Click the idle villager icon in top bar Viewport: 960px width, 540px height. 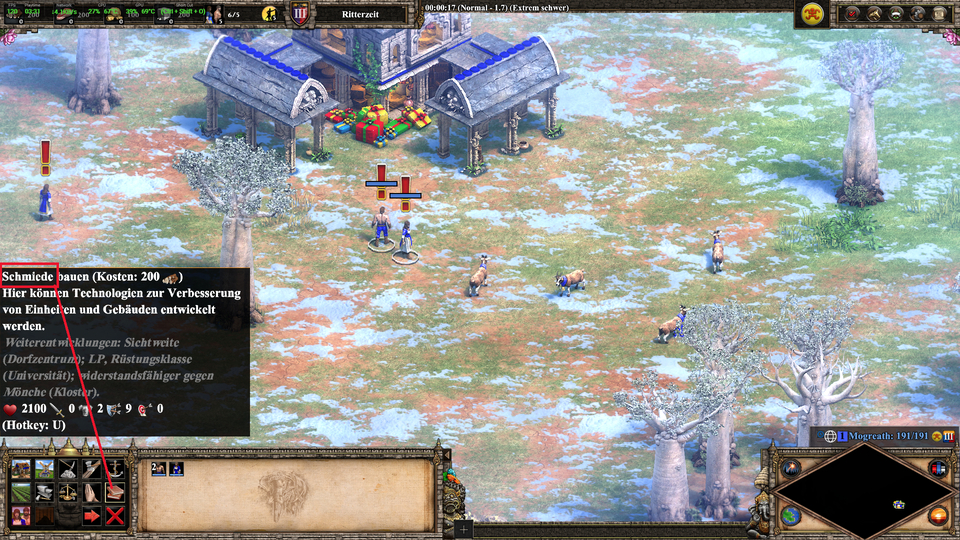[270, 14]
